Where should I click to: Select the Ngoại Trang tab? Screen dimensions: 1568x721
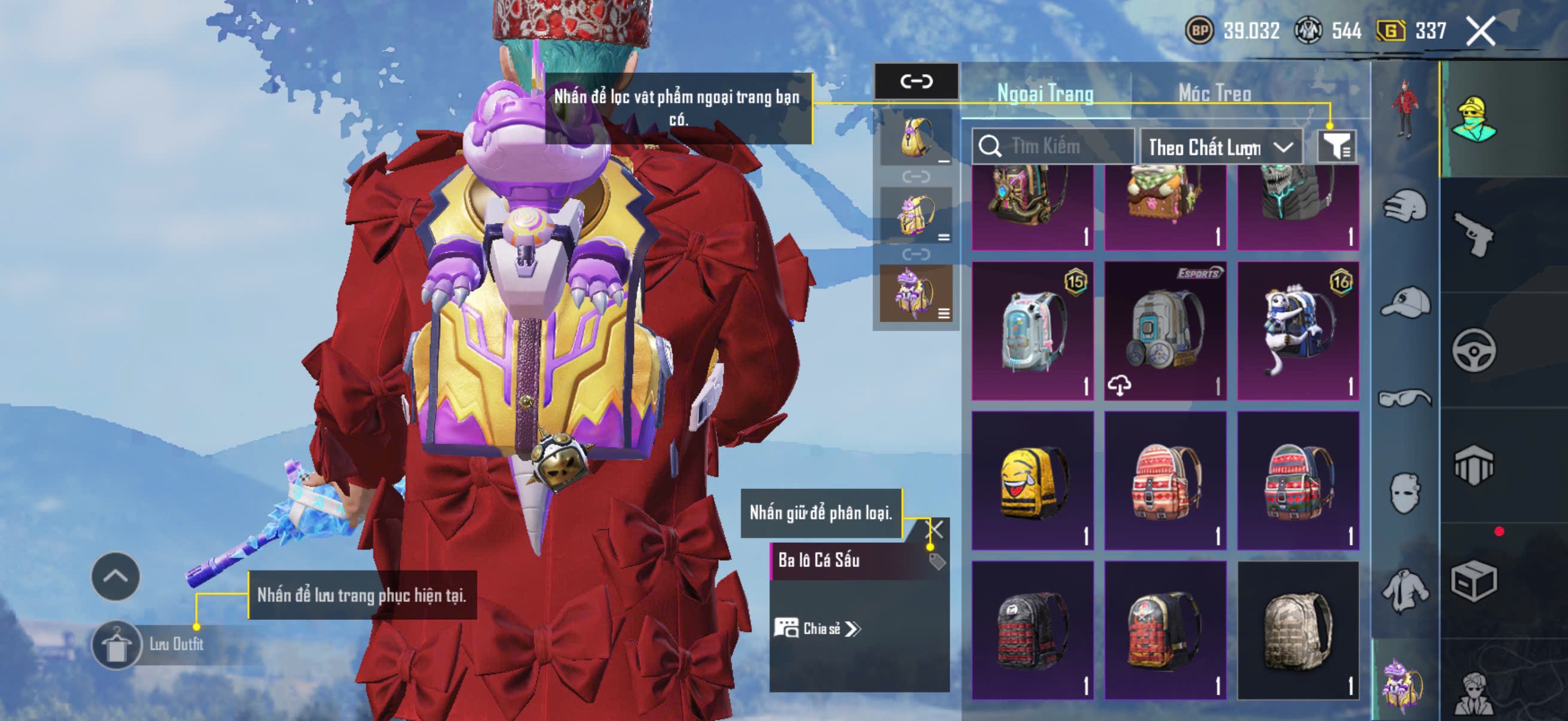click(1045, 93)
